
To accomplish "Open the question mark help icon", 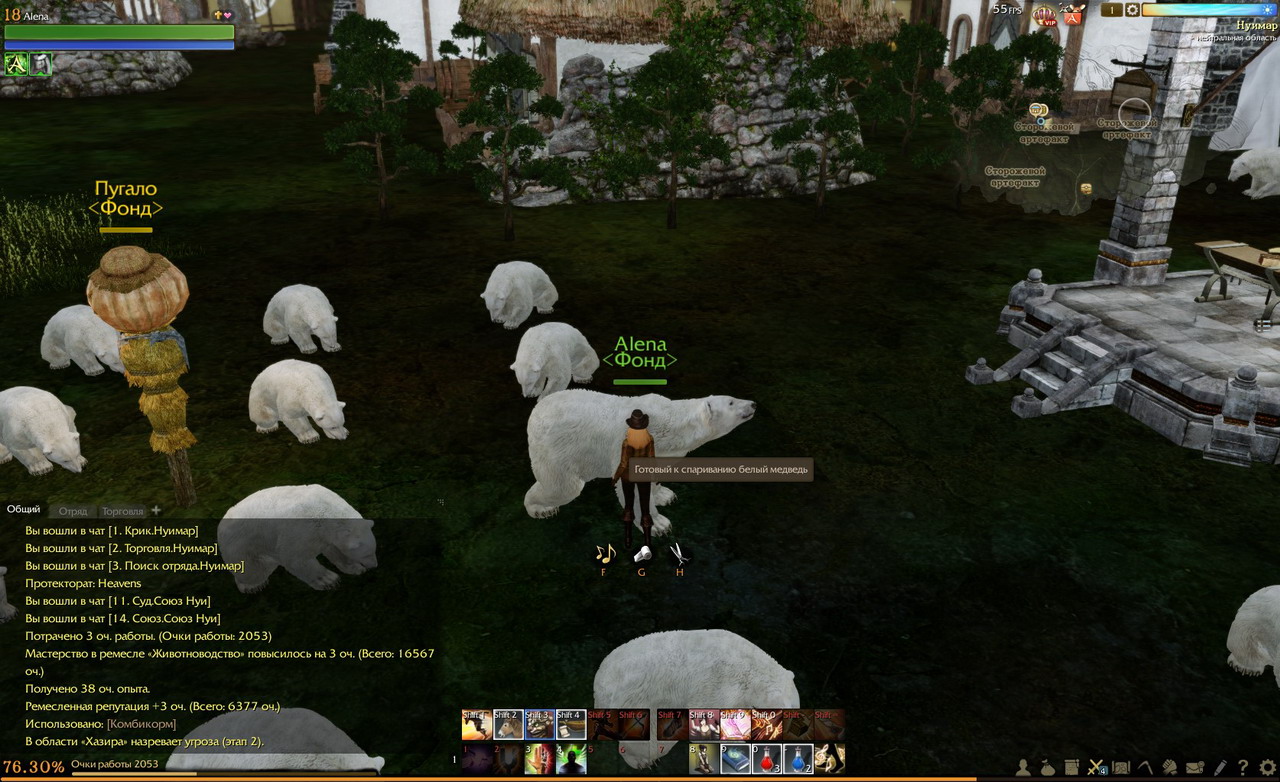I will [x=1243, y=767].
